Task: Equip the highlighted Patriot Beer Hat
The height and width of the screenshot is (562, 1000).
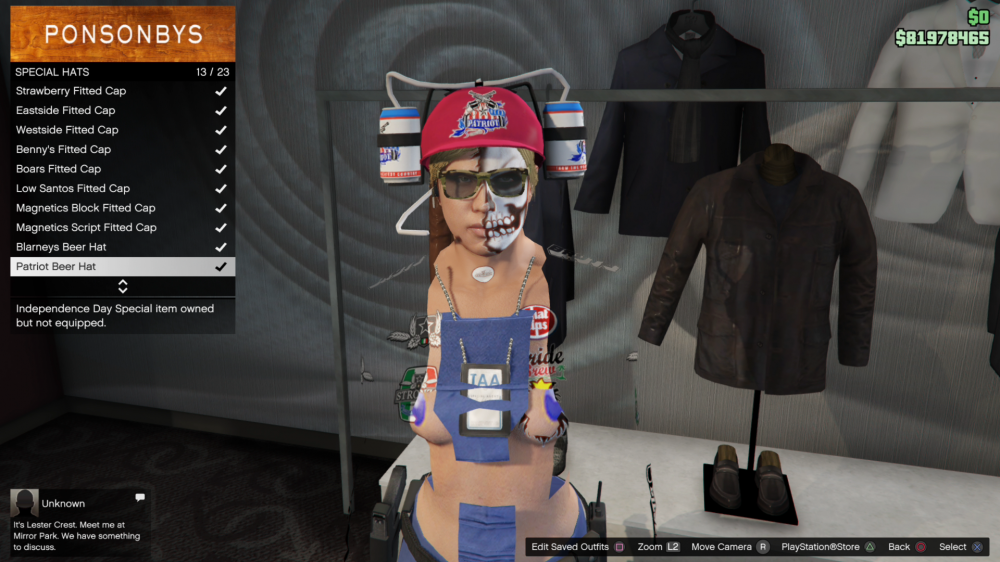Action: coord(122,267)
